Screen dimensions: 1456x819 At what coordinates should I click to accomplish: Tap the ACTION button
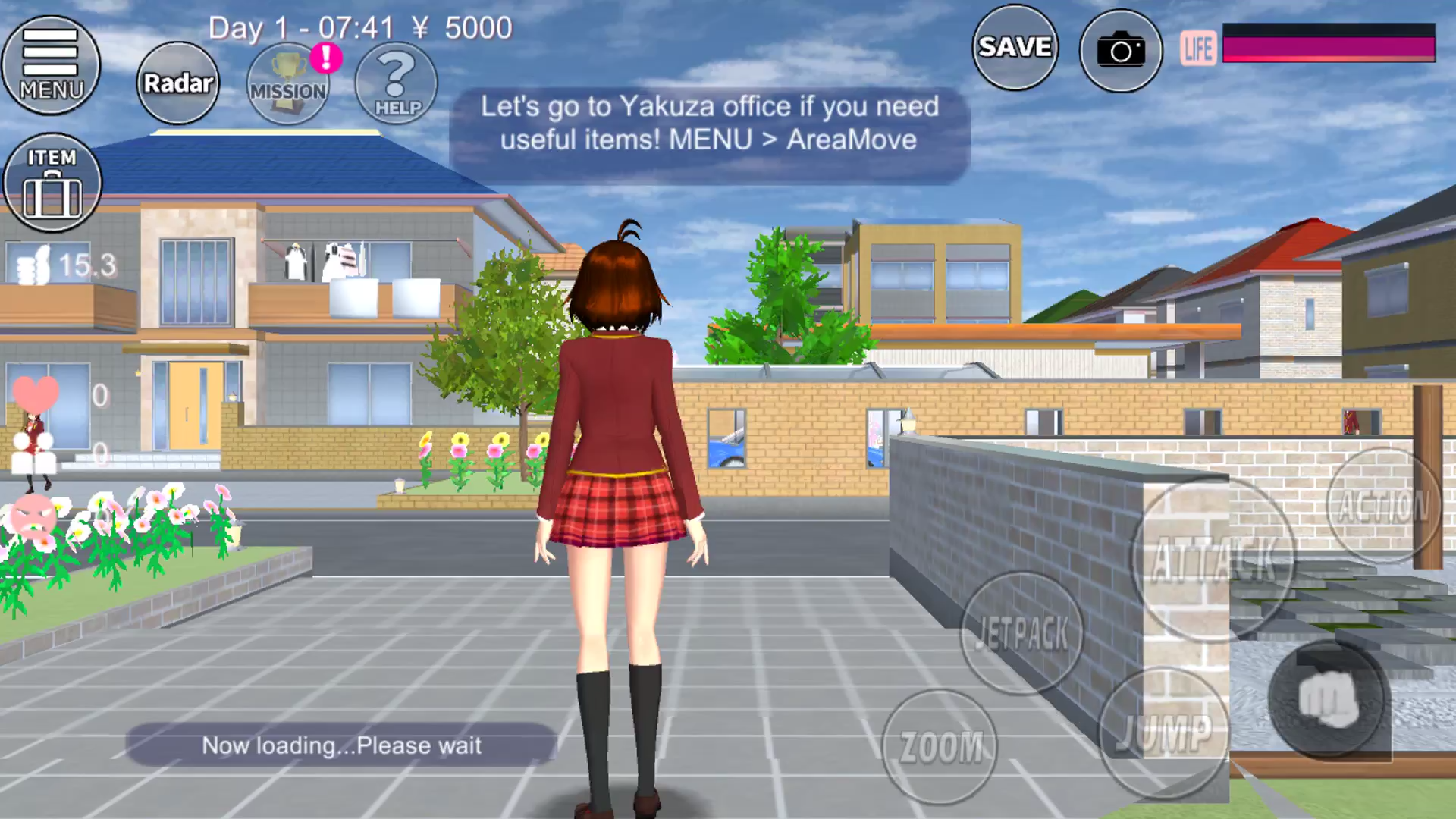coord(1382,506)
